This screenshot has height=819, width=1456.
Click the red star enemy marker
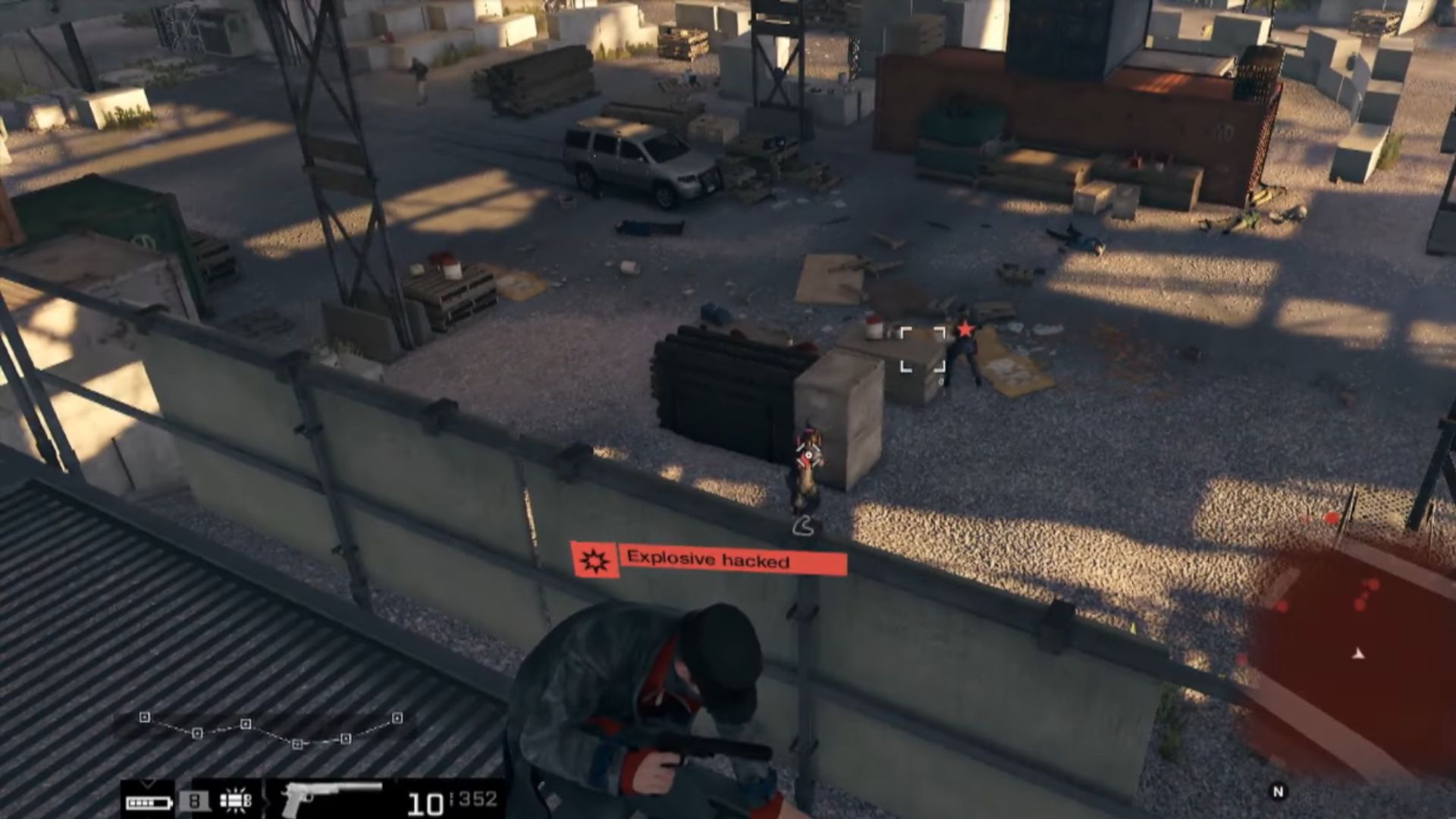tap(964, 330)
